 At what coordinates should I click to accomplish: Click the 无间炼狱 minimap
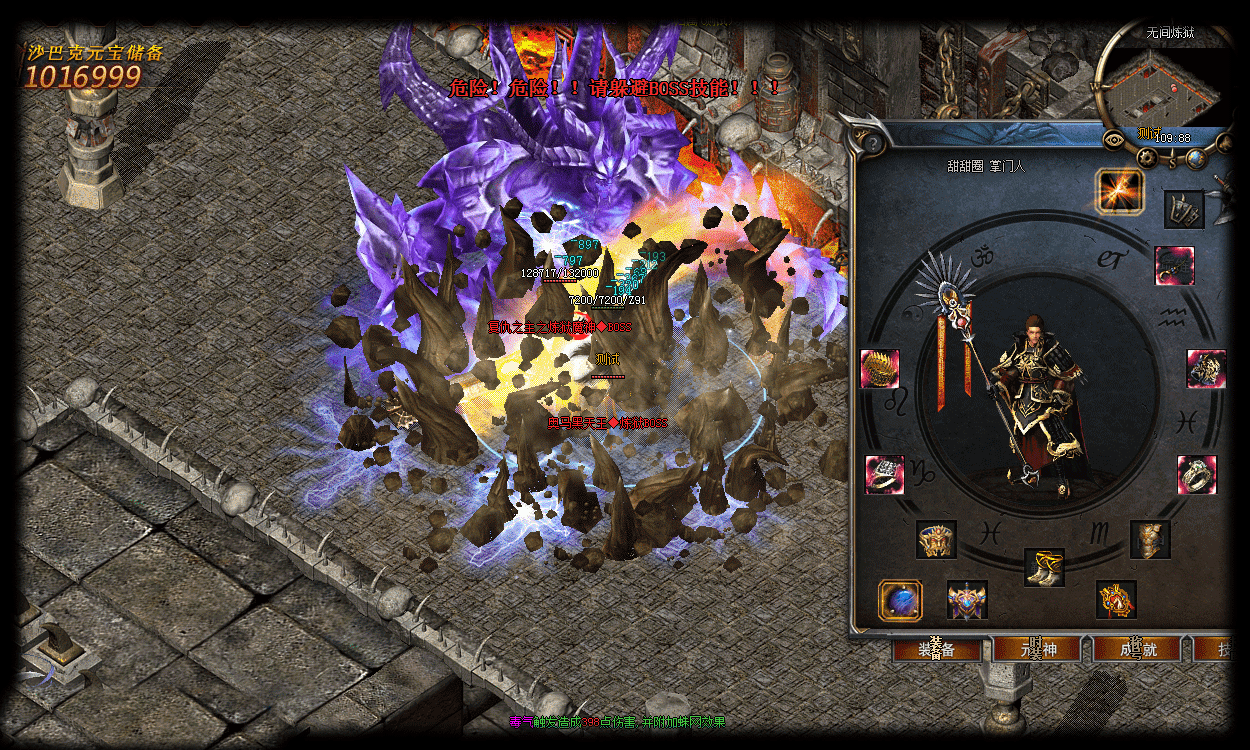pyautogui.click(x=1158, y=86)
